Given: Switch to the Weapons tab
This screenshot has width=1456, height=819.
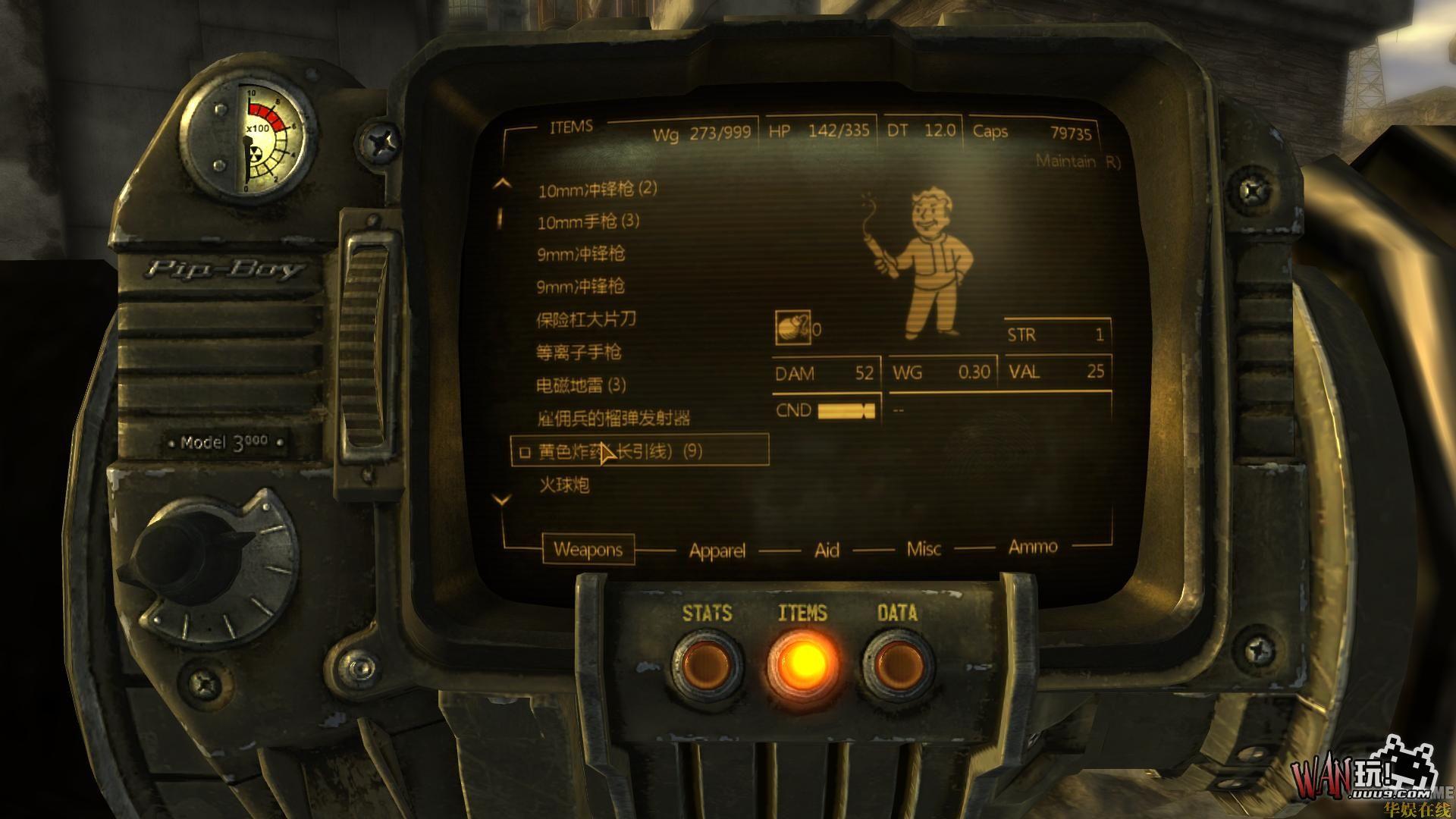Looking at the screenshot, I should (588, 549).
